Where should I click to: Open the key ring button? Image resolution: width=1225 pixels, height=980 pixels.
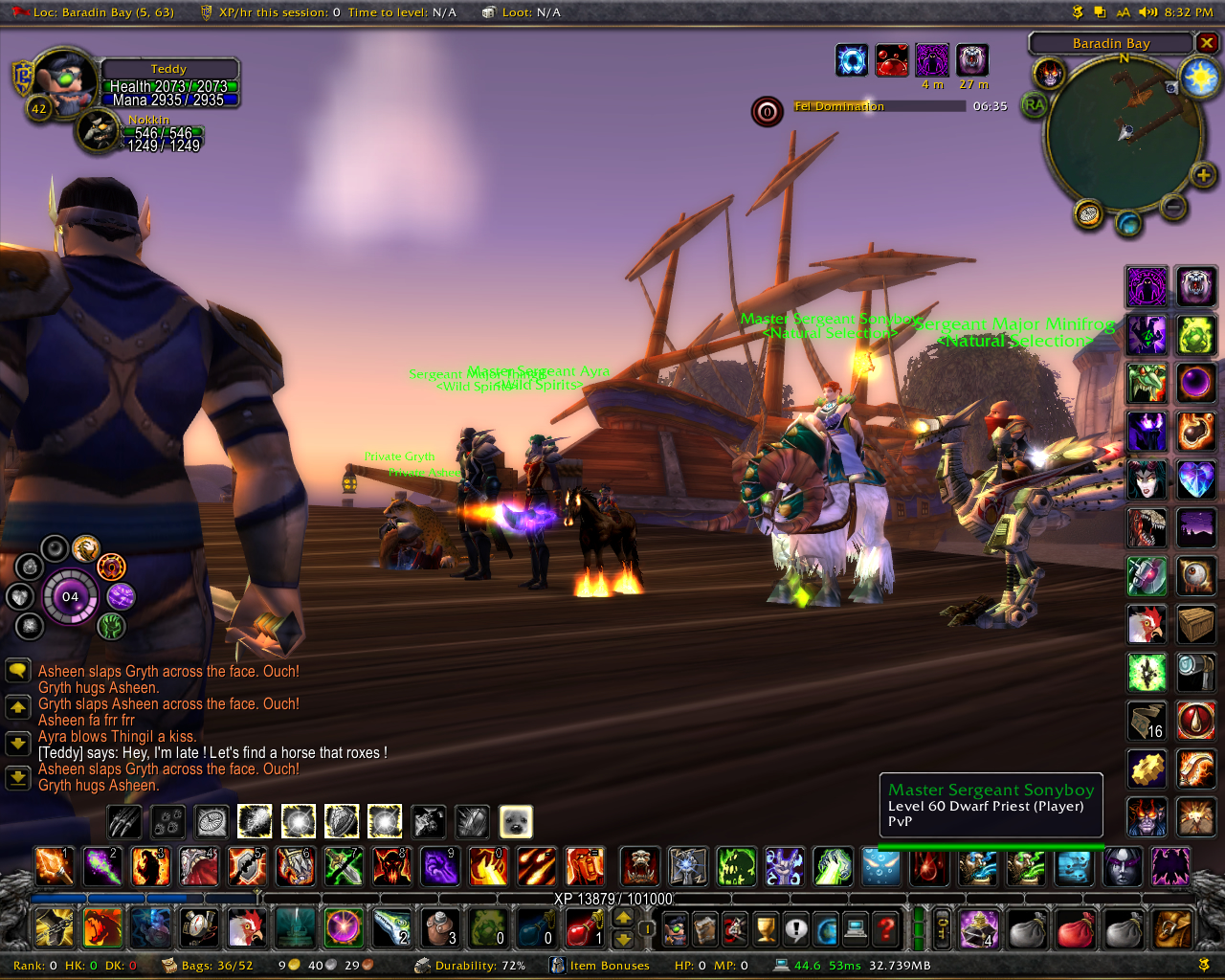tap(943, 928)
